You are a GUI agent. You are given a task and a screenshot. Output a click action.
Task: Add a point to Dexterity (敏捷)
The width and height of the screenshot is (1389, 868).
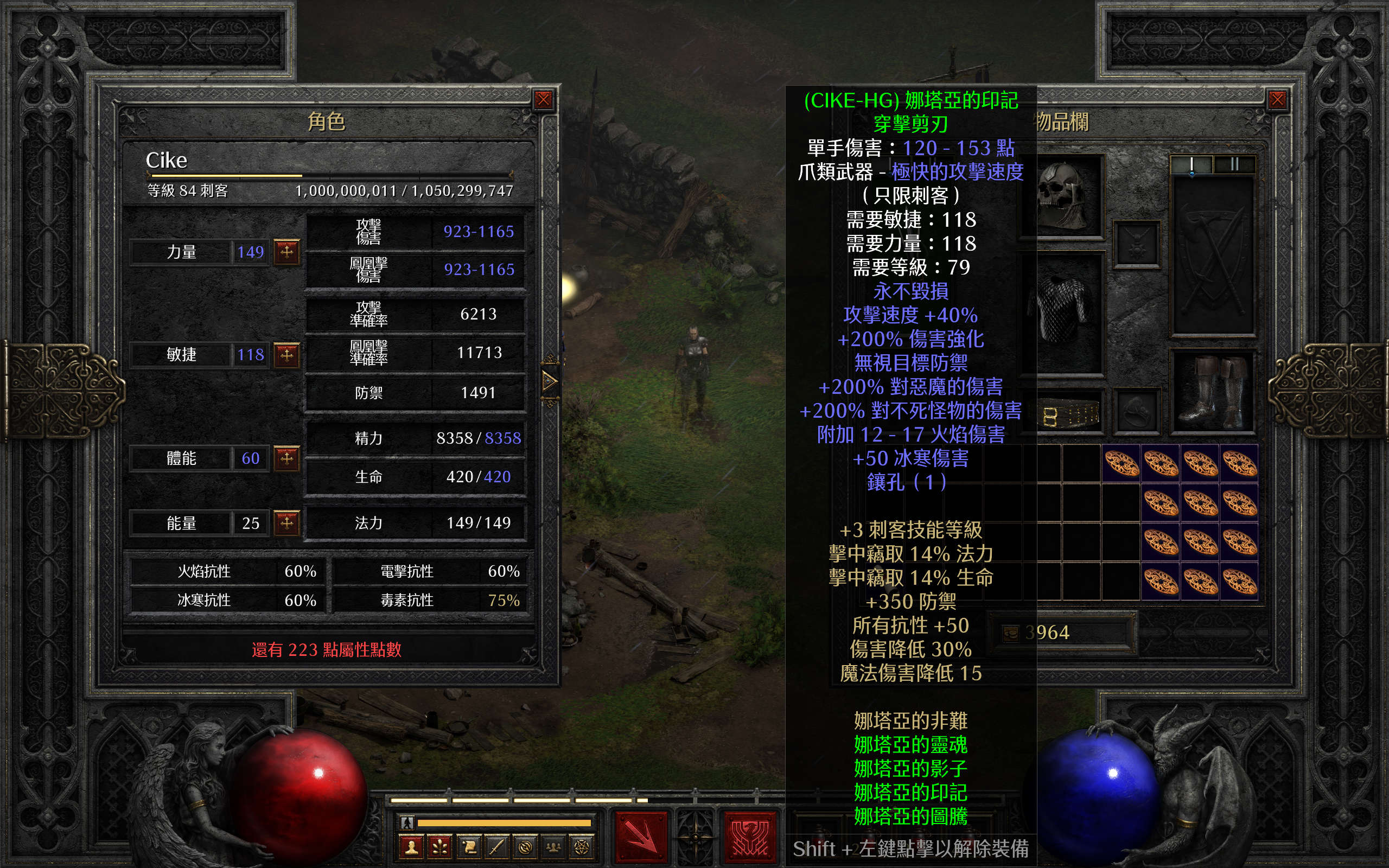[286, 355]
